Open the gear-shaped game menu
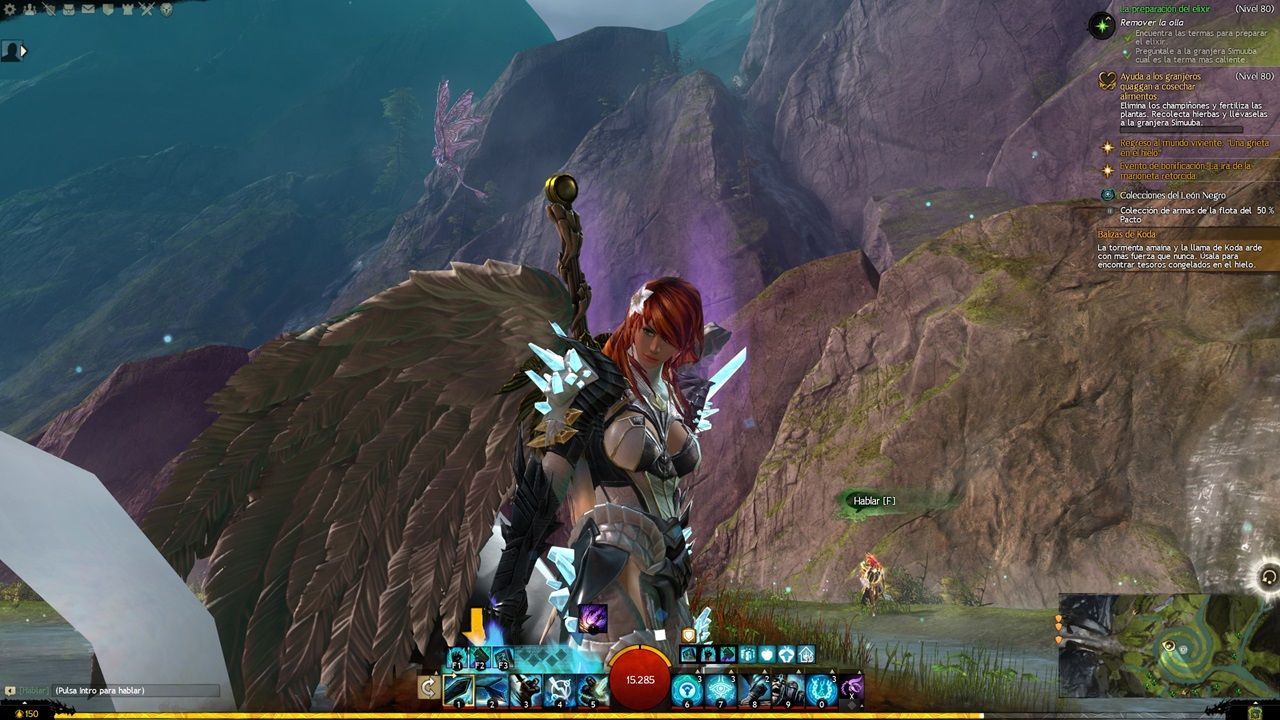1280x720 pixels. tap(8, 9)
